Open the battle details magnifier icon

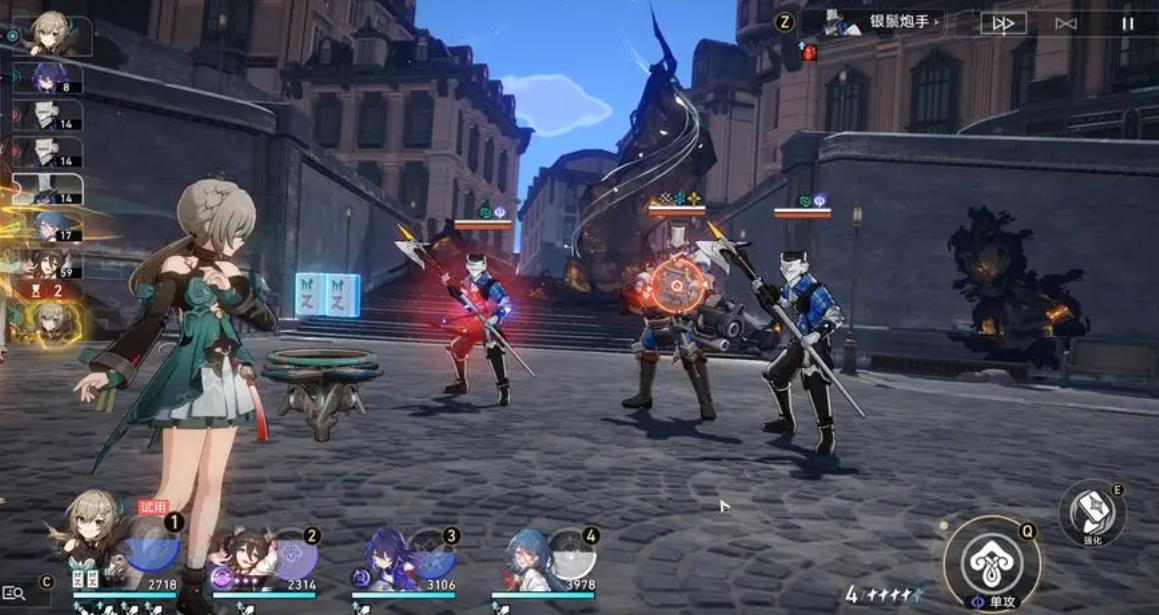pyautogui.click(x=14, y=594)
